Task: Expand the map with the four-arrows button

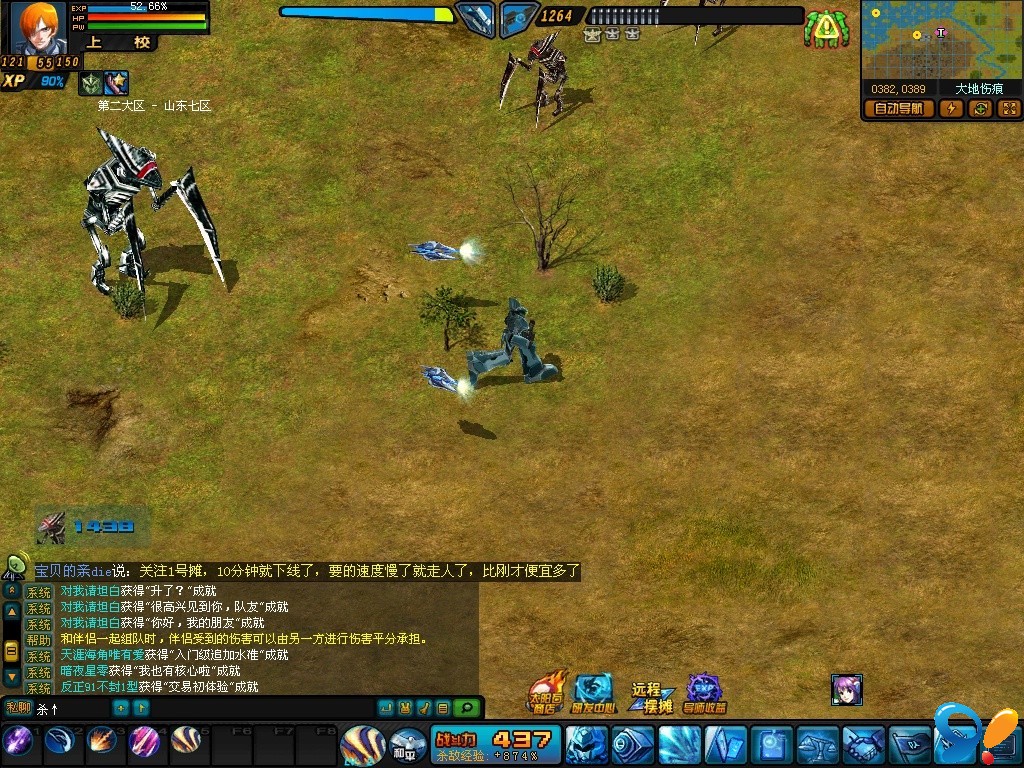Action: pos(1009,109)
